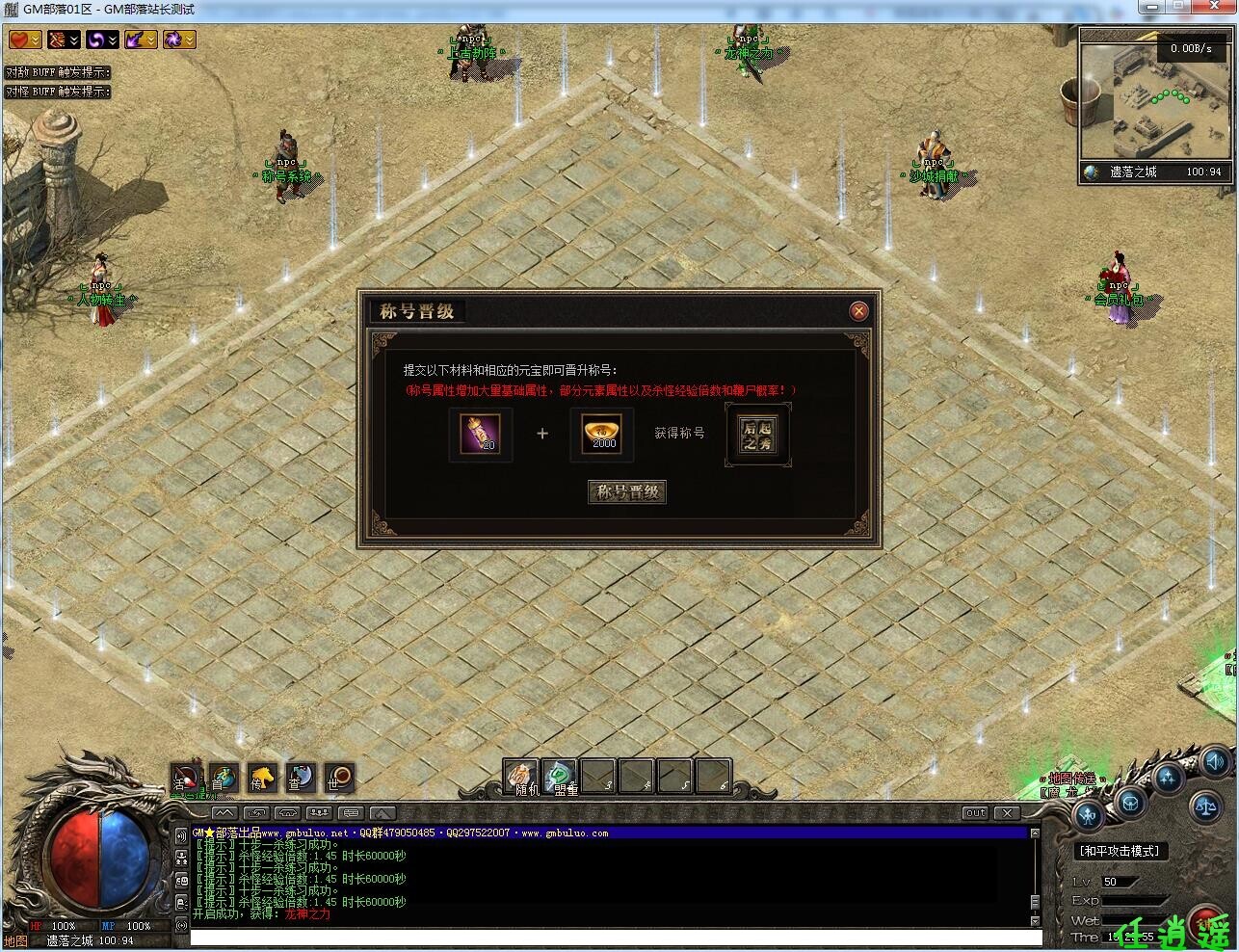The height and width of the screenshot is (952, 1239).
Task: Close the 称号晋级 dialog
Action: [x=858, y=310]
